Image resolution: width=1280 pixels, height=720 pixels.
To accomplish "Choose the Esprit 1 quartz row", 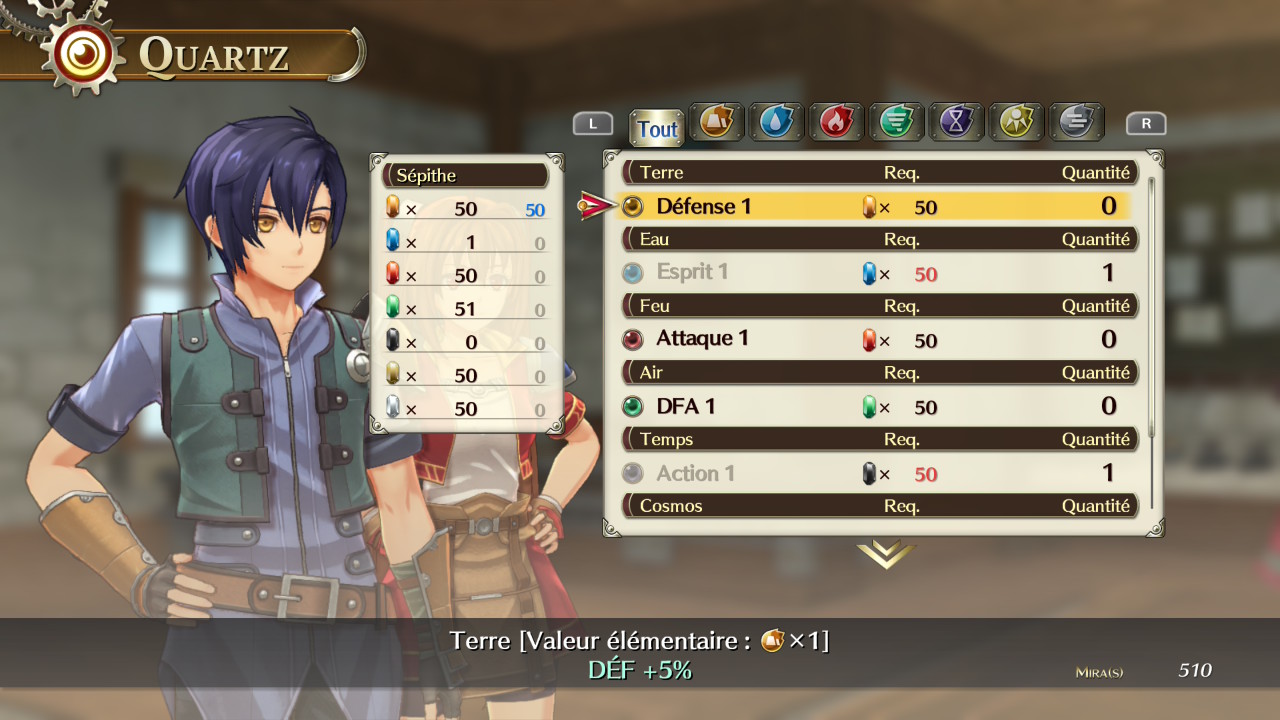I will [692, 272].
